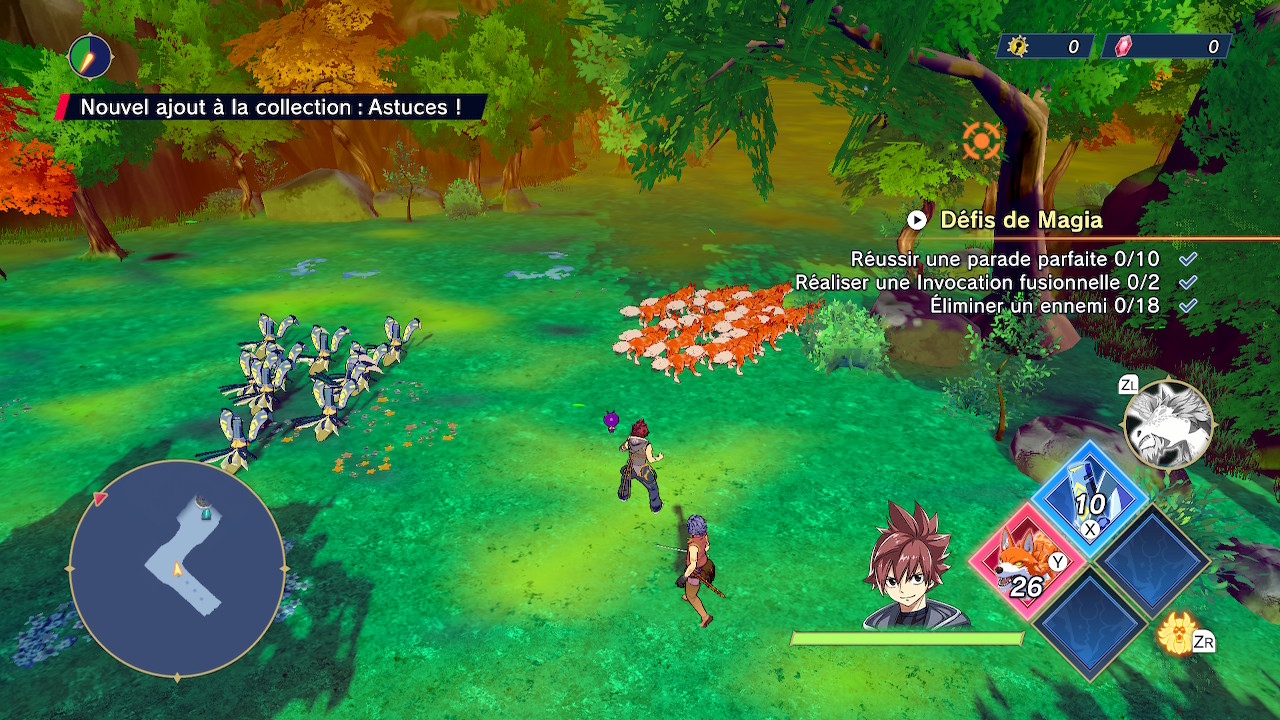This screenshot has height=720, width=1280.
Task: Open the Défis de Magia tracker
Action: tap(1020, 220)
